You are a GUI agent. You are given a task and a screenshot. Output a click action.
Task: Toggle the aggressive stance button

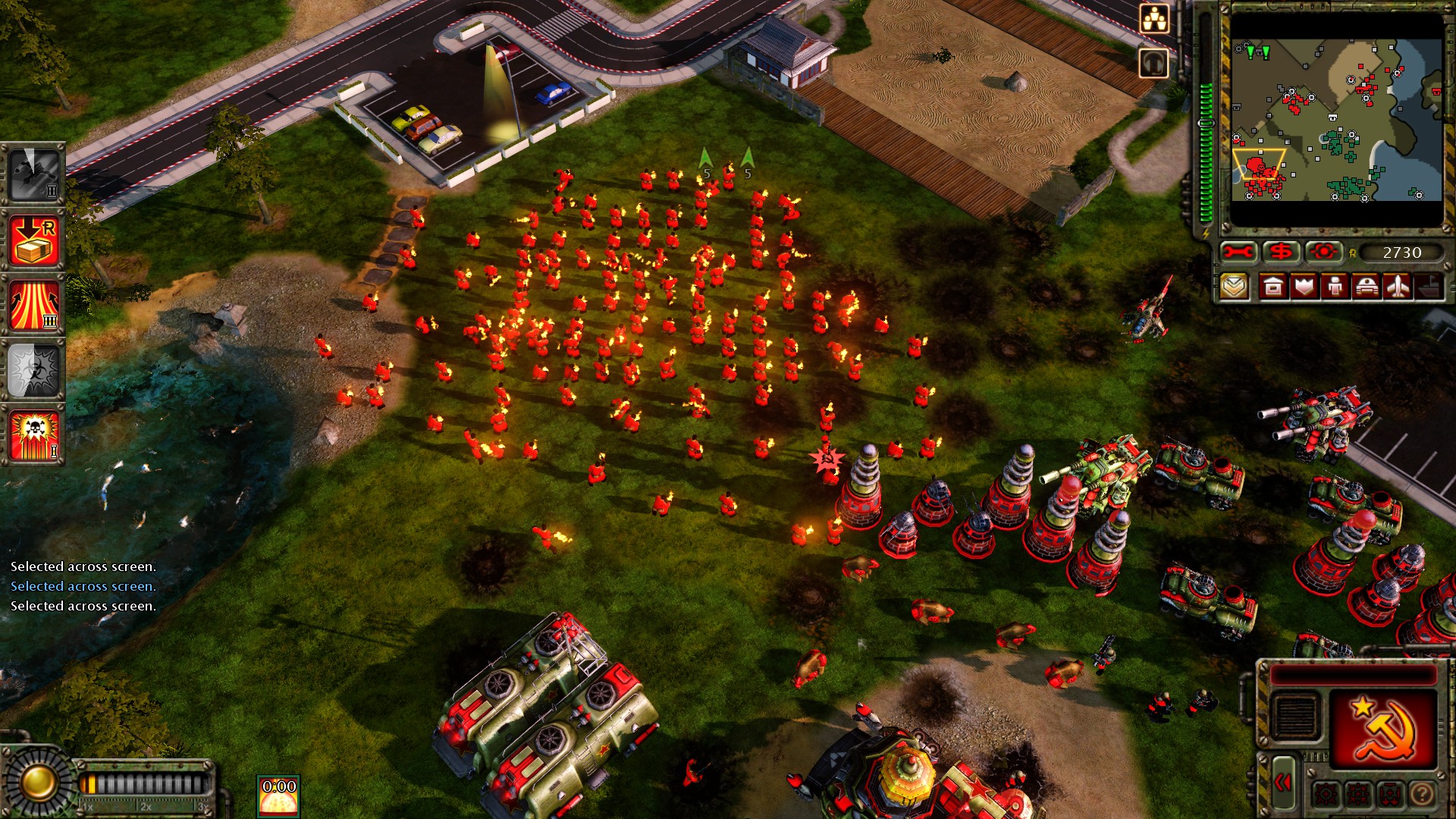click(x=1326, y=793)
